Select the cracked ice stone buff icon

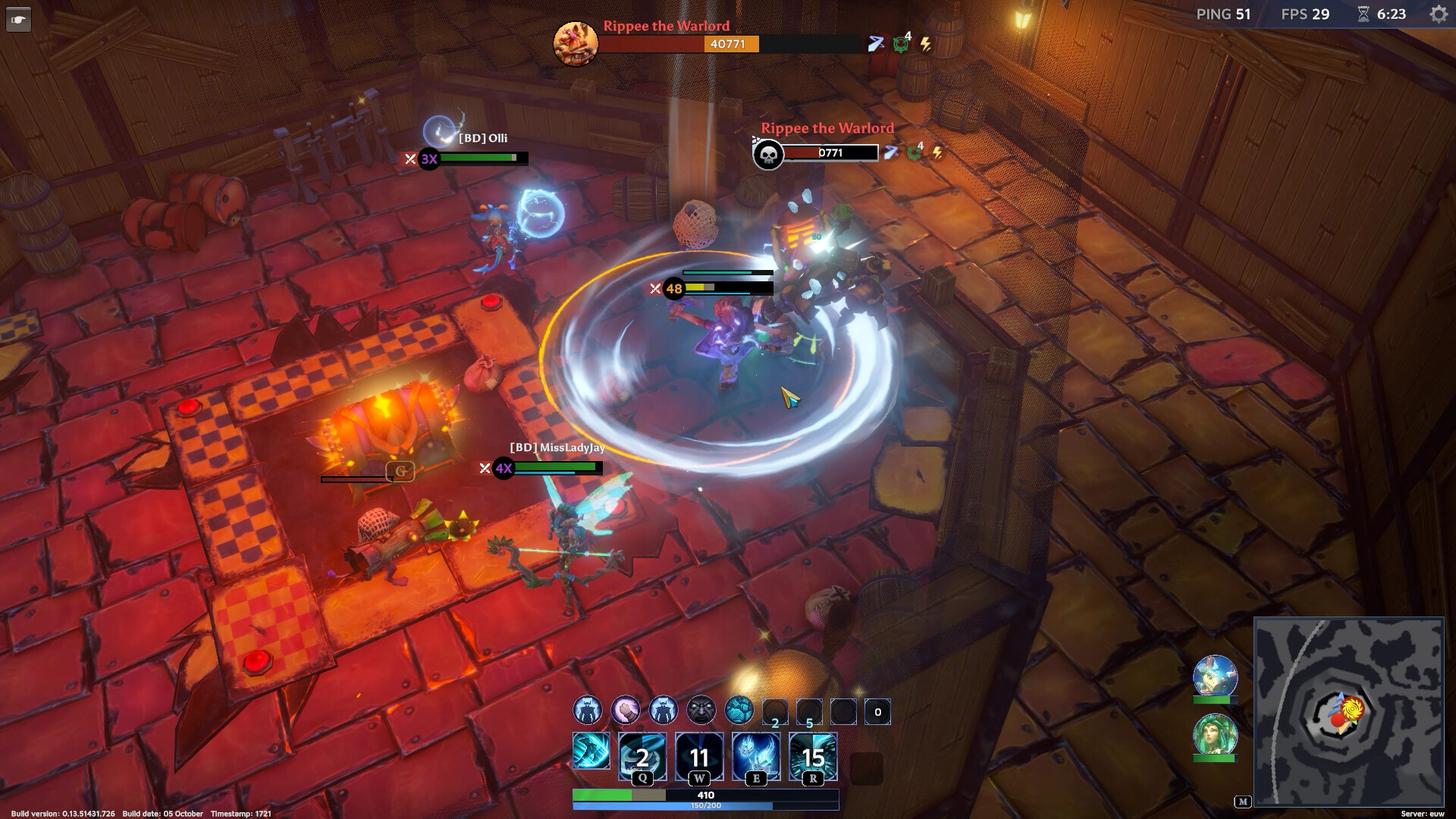[x=739, y=711]
